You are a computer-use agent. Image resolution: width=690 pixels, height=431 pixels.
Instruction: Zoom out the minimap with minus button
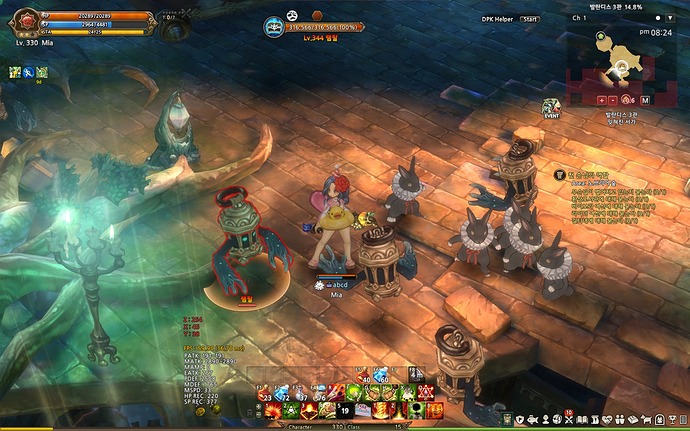point(614,100)
